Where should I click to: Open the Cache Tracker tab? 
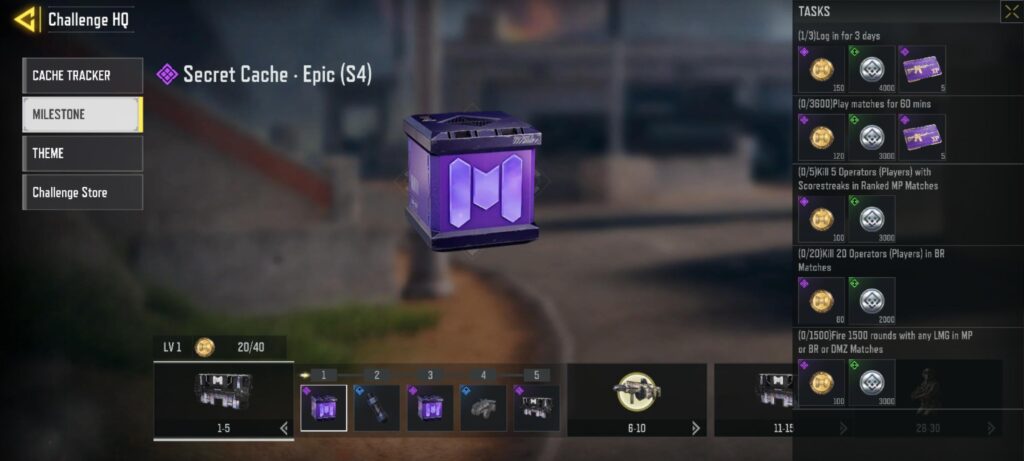[x=82, y=75]
